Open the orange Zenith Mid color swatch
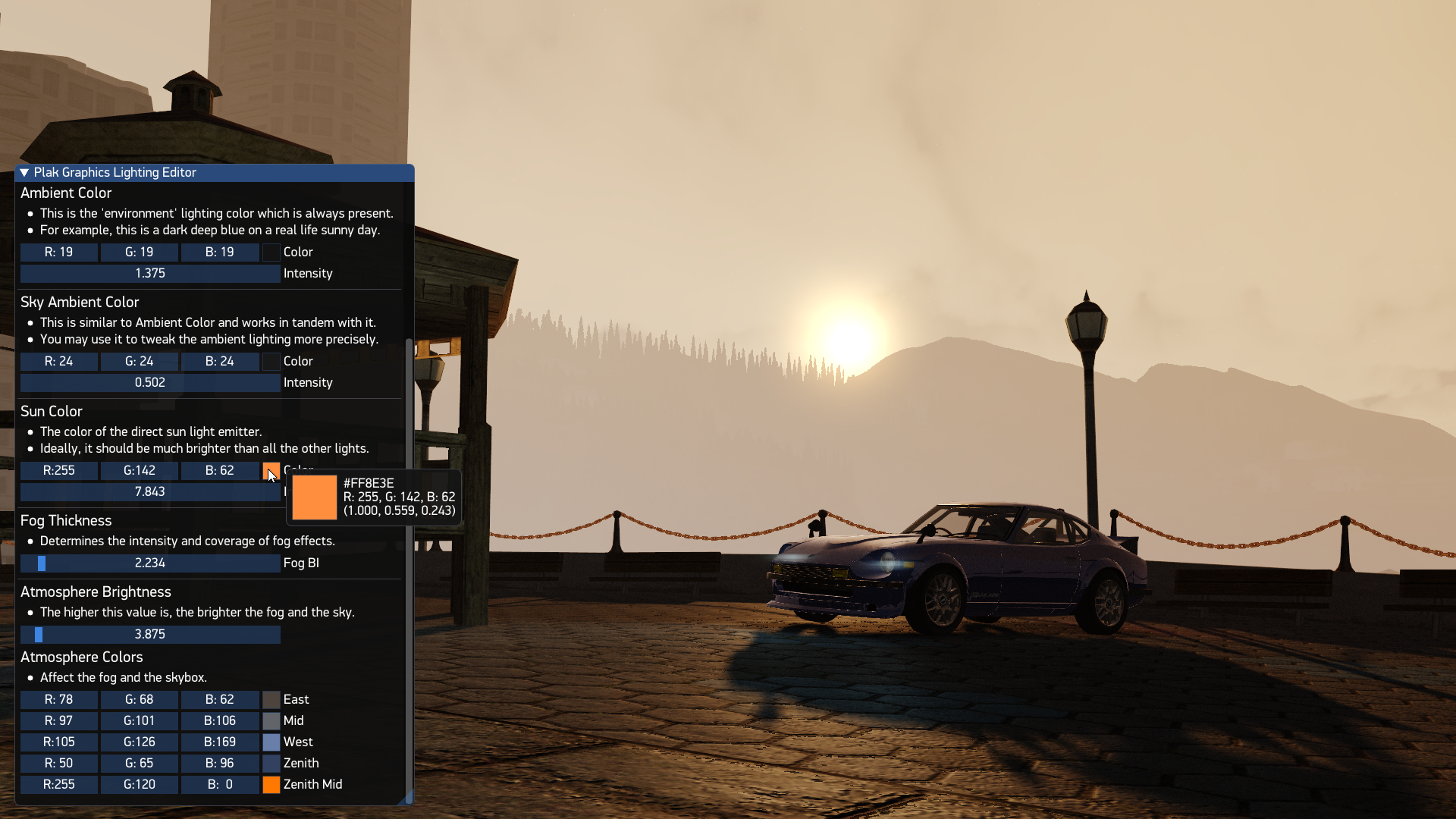 [271, 785]
